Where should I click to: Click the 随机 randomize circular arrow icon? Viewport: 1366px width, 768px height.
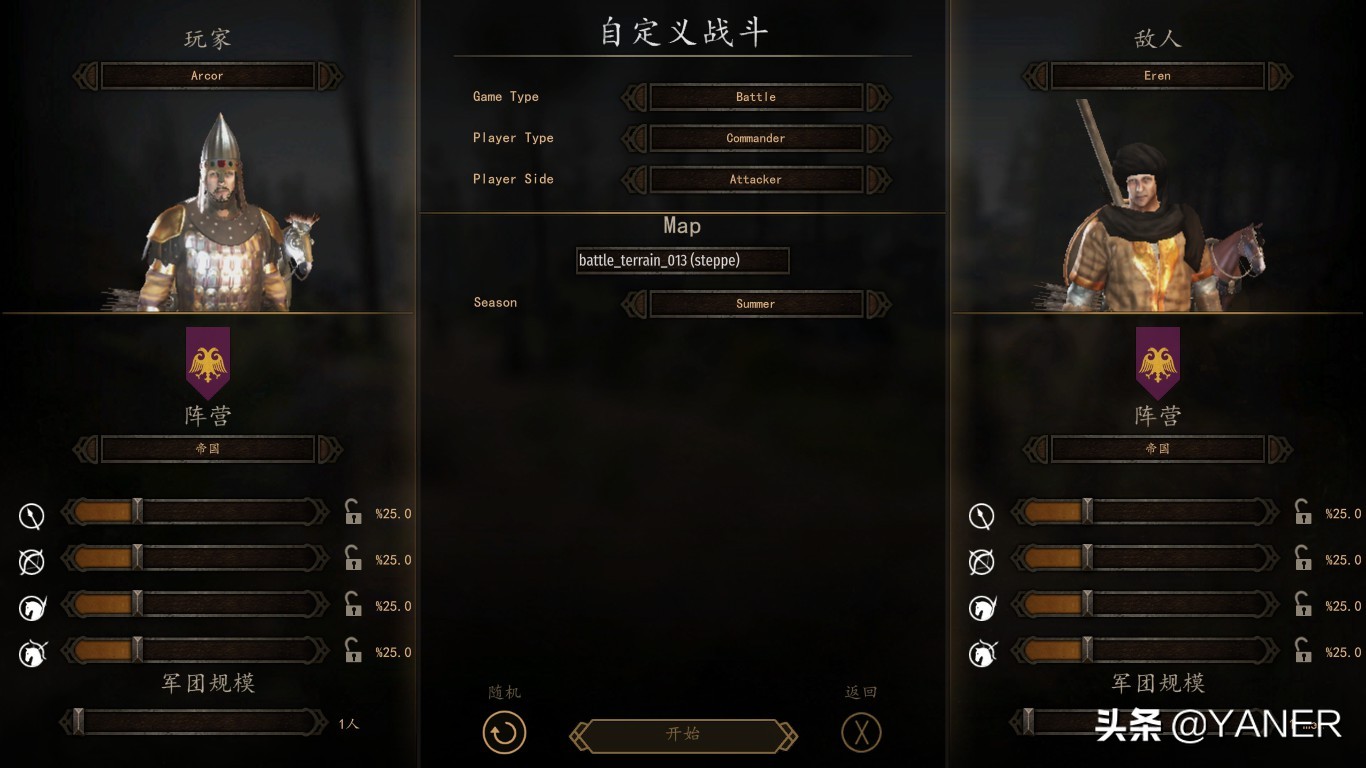[x=504, y=732]
